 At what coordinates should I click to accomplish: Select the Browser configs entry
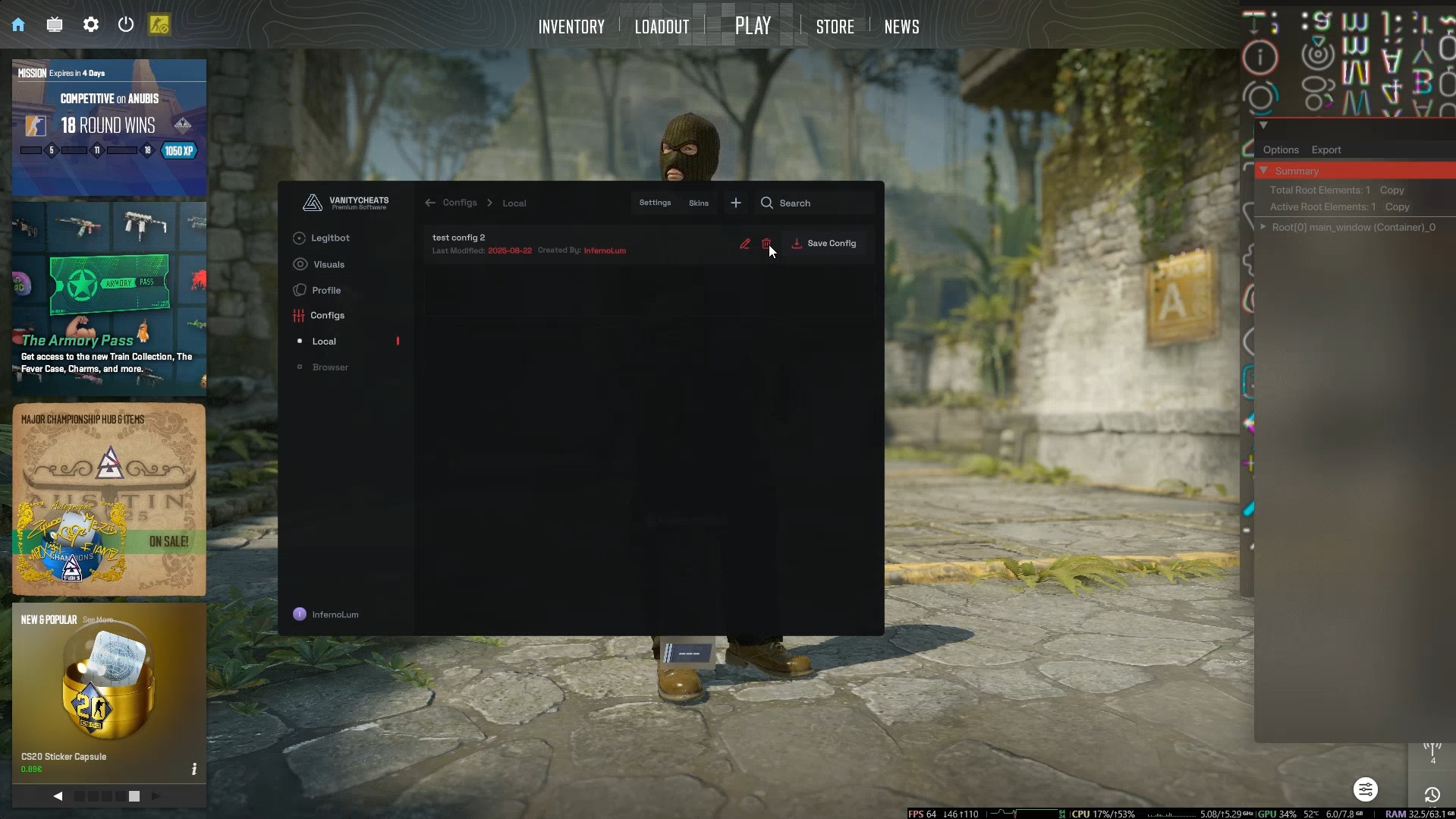pos(330,367)
